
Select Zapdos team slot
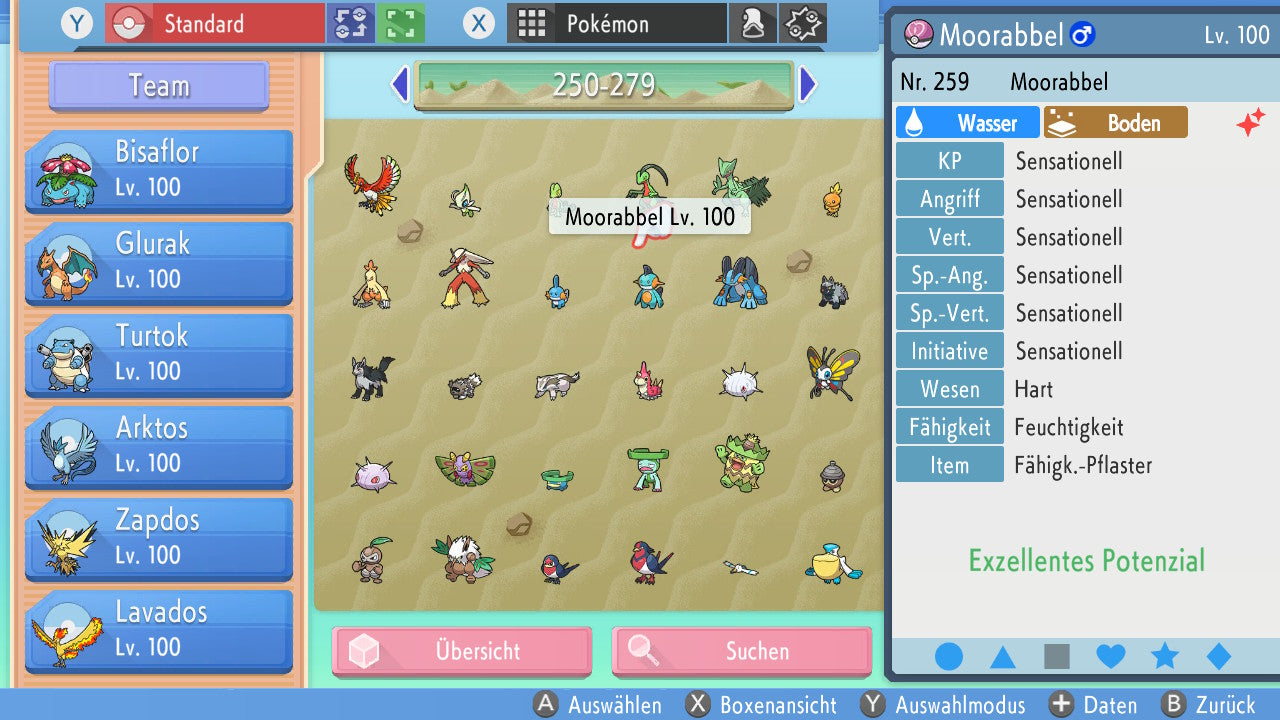click(x=159, y=538)
